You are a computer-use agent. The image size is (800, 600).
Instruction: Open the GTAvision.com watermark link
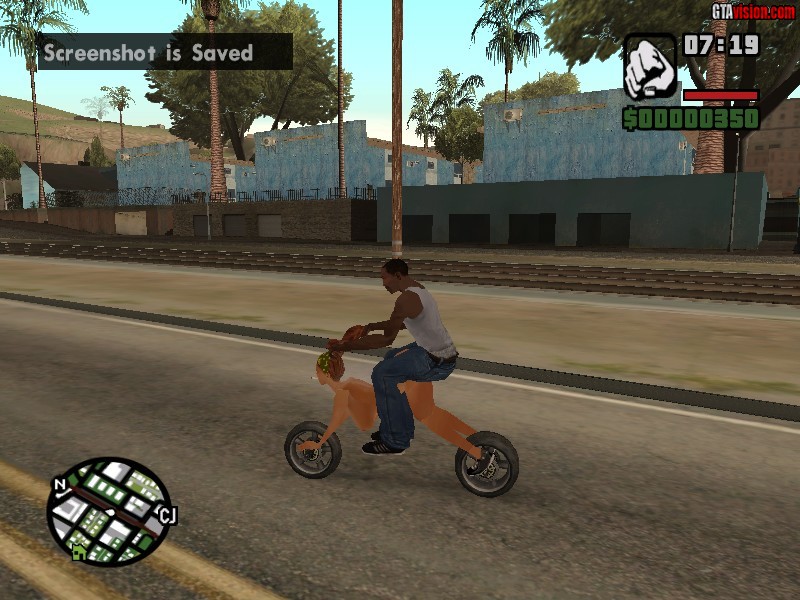point(753,11)
